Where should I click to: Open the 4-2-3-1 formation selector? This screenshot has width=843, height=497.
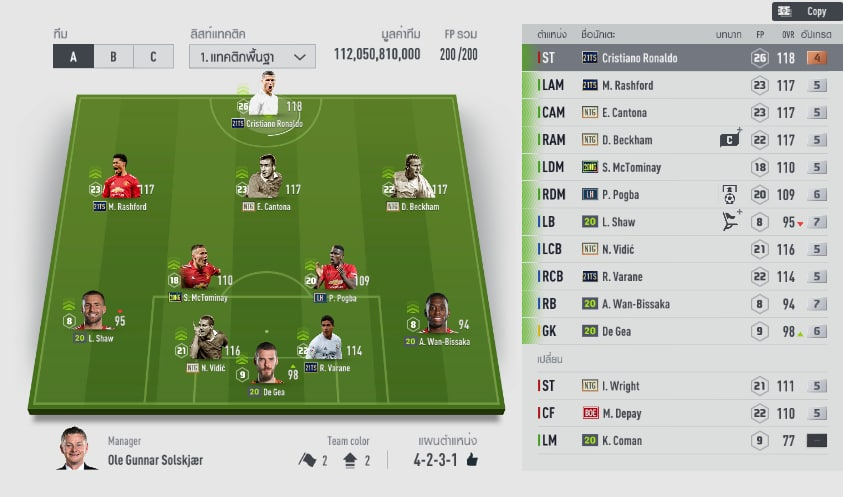click(x=445, y=460)
